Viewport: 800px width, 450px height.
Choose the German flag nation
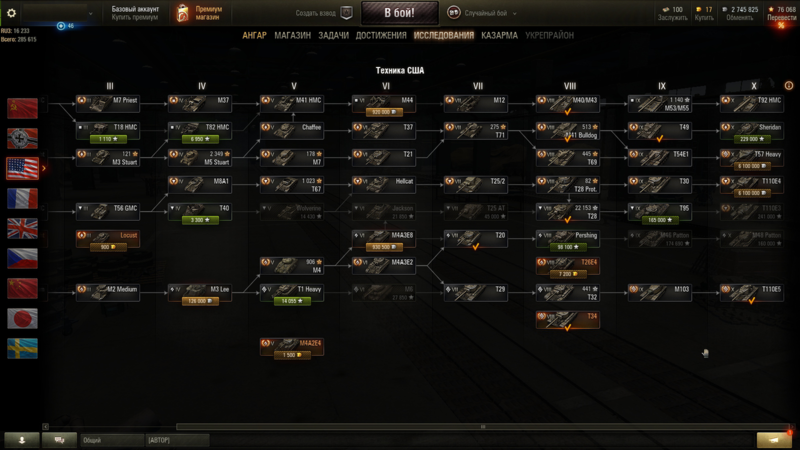(x=22, y=138)
